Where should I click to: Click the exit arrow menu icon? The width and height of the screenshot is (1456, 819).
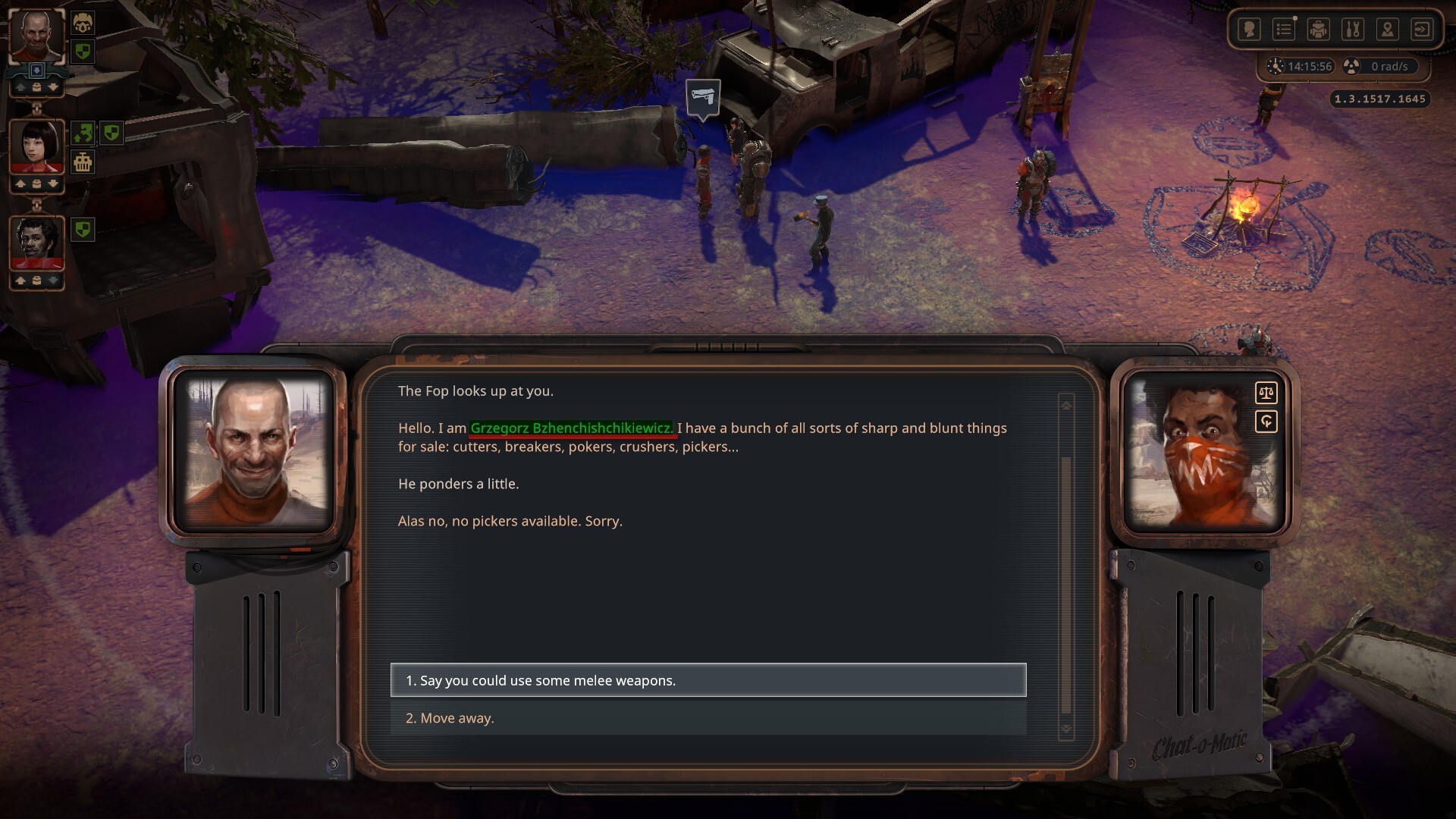click(x=1422, y=30)
